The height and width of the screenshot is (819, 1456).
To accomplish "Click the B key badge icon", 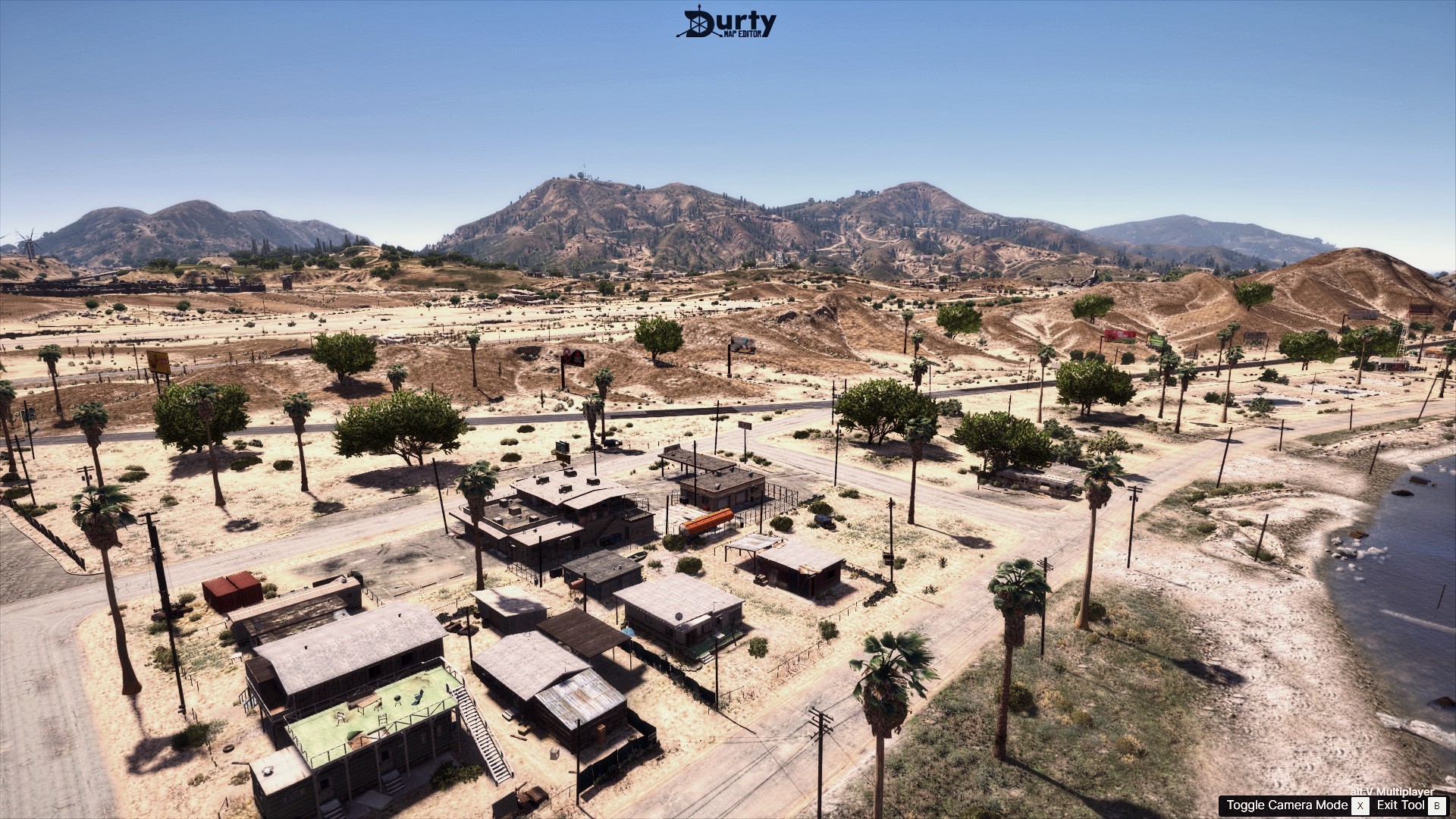I will point(1439,805).
